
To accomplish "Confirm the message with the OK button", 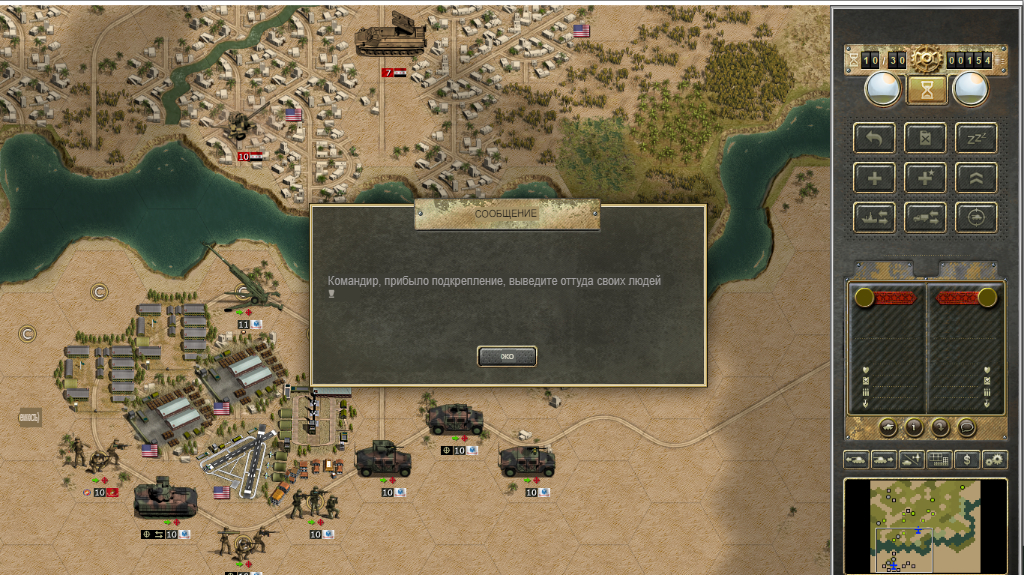I will (x=507, y=356).
